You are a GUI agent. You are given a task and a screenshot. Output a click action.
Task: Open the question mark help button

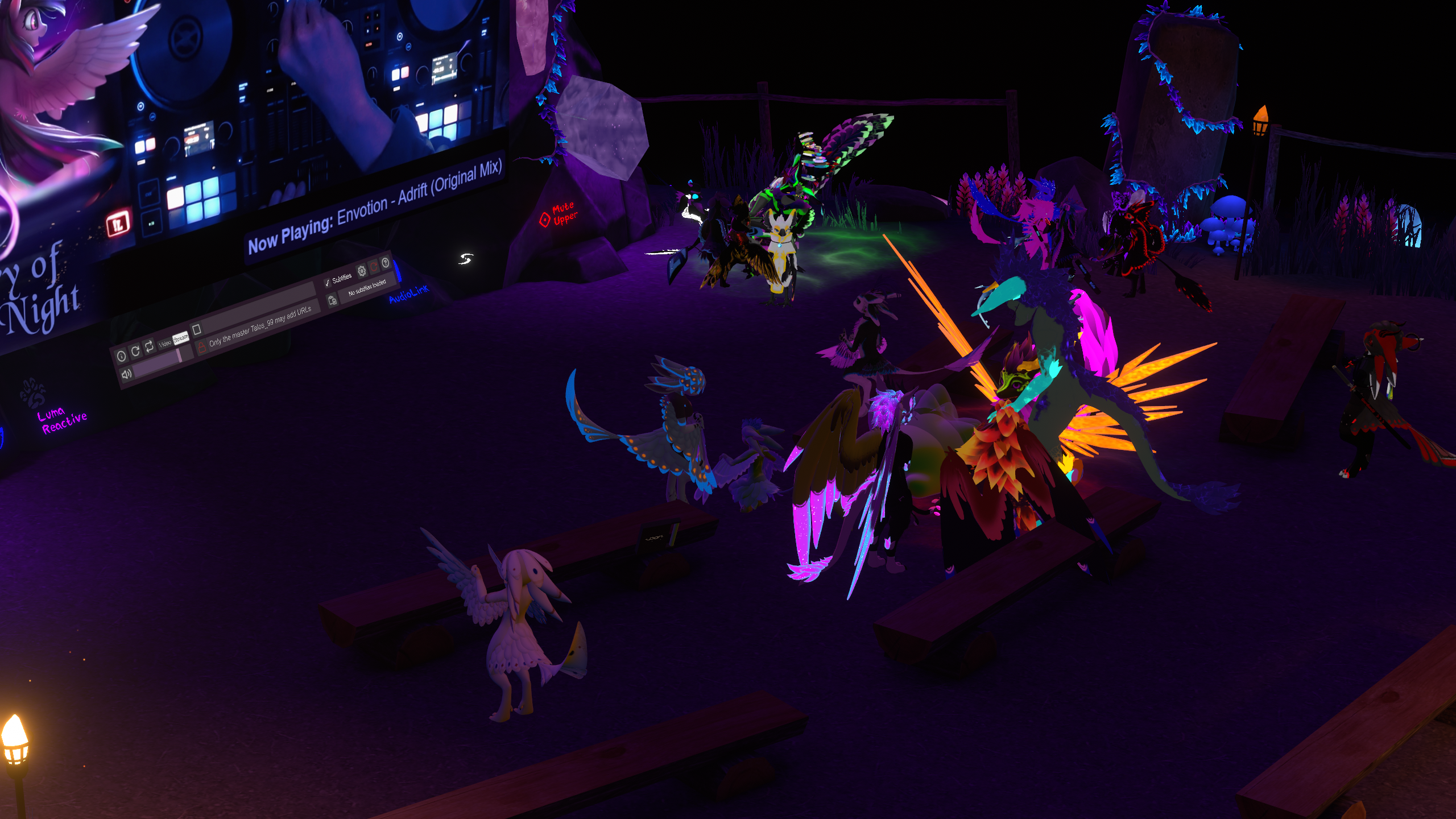[x=386, y=262]
